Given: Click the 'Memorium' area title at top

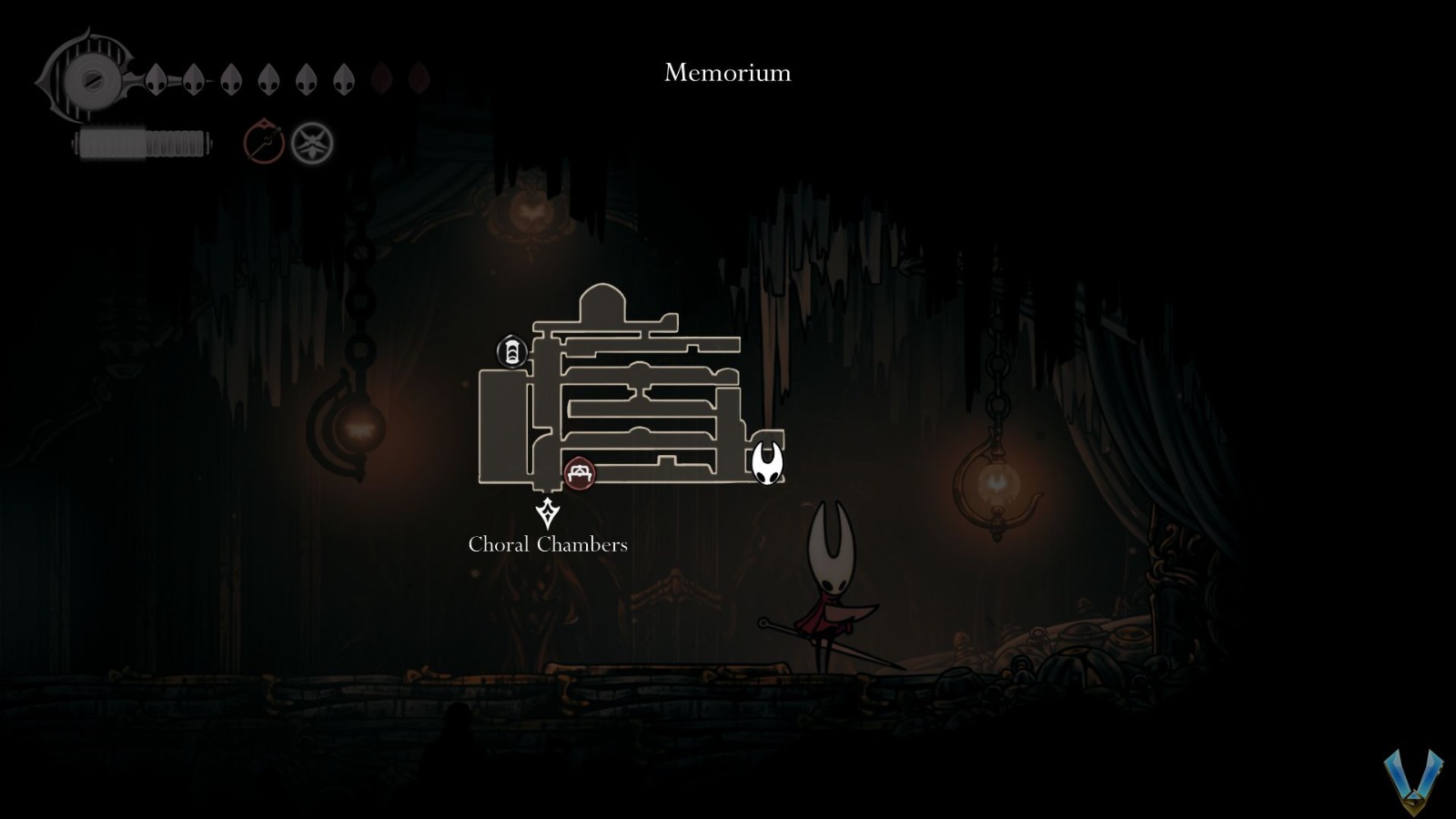Looking at the screenshot, I should point(727,74).
